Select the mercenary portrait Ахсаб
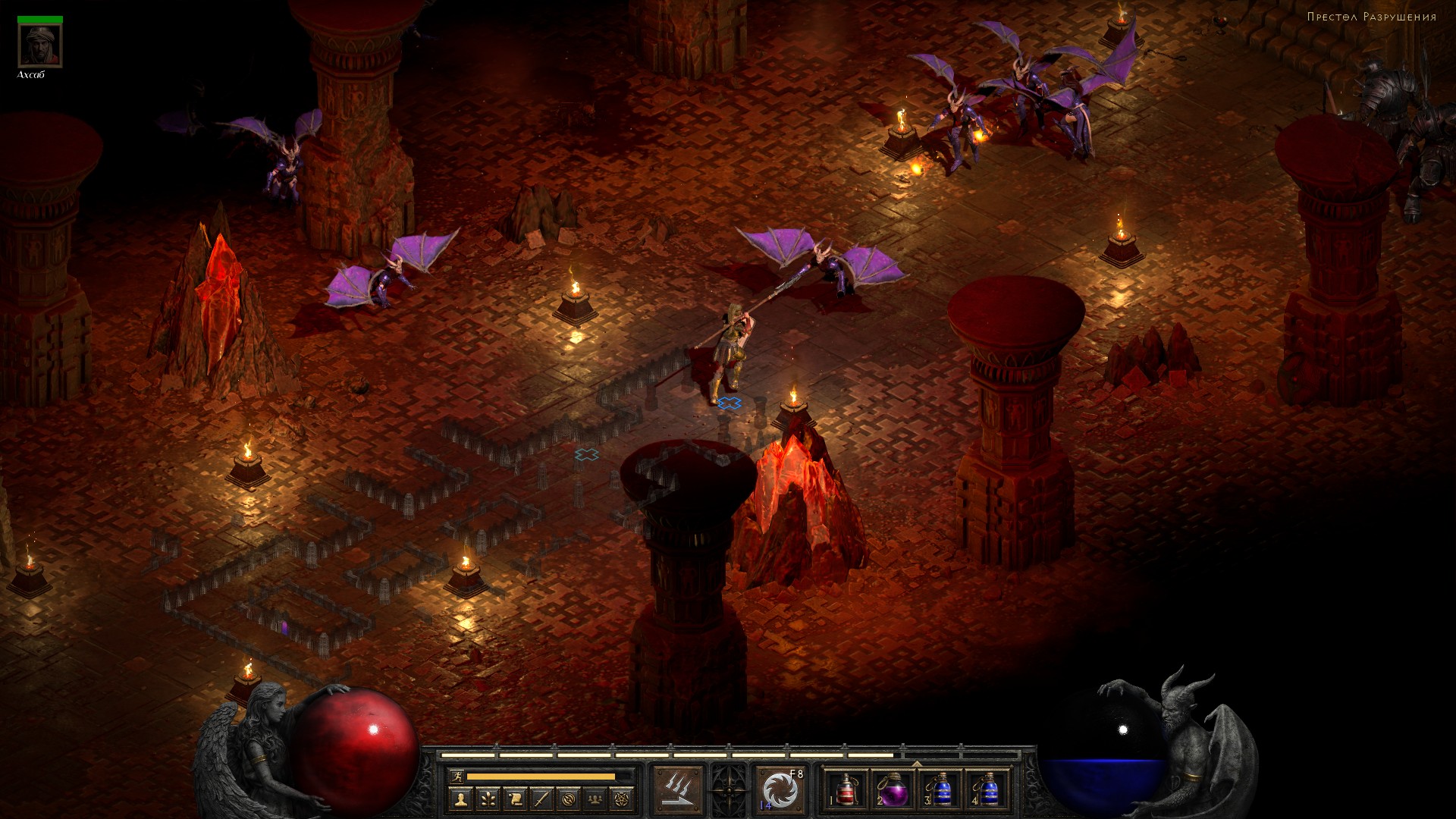The height and width of the screenshot is (819, 1456). click(40, 46)
